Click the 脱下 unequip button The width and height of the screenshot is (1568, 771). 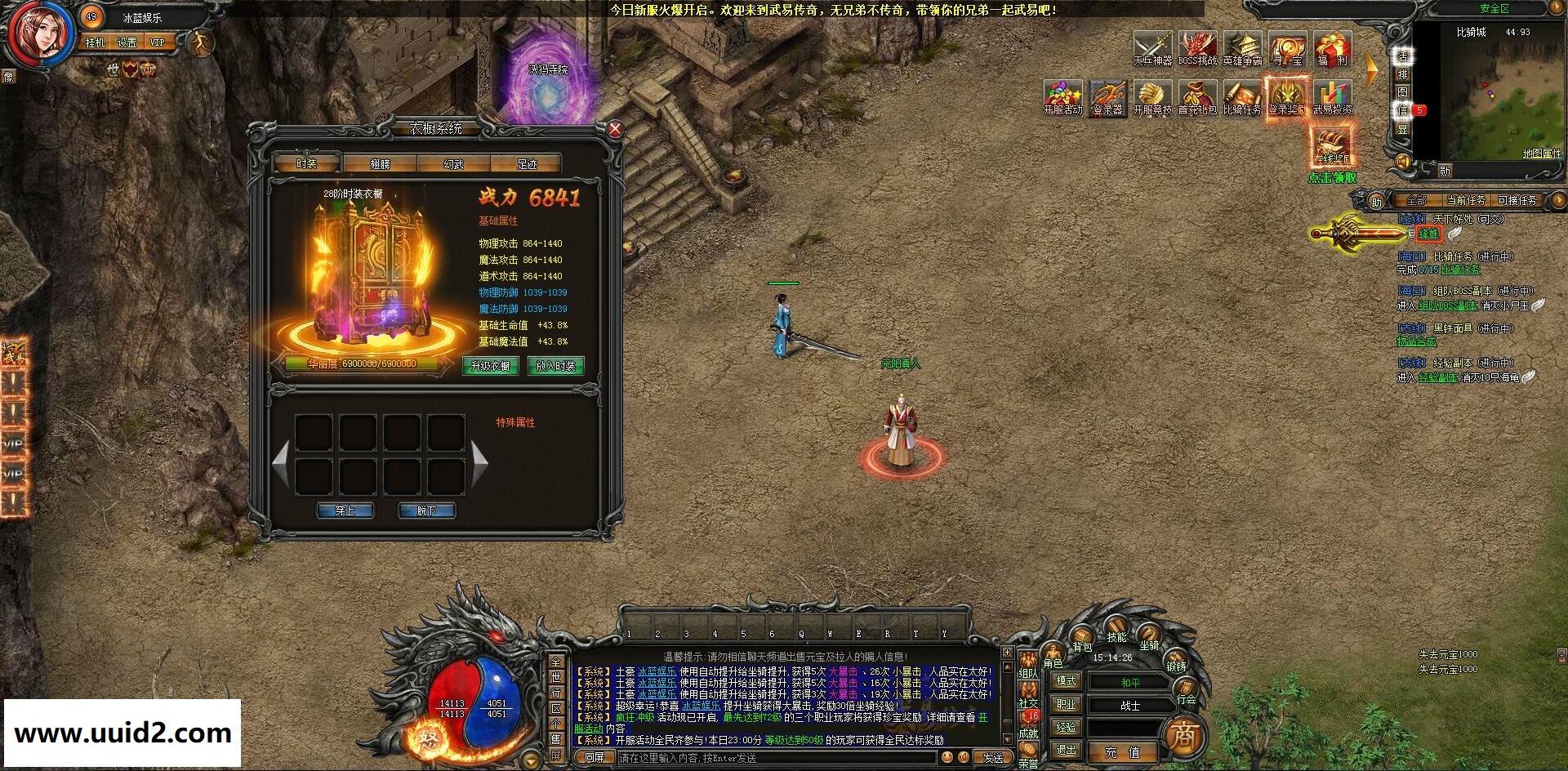[x=426, y=510]
